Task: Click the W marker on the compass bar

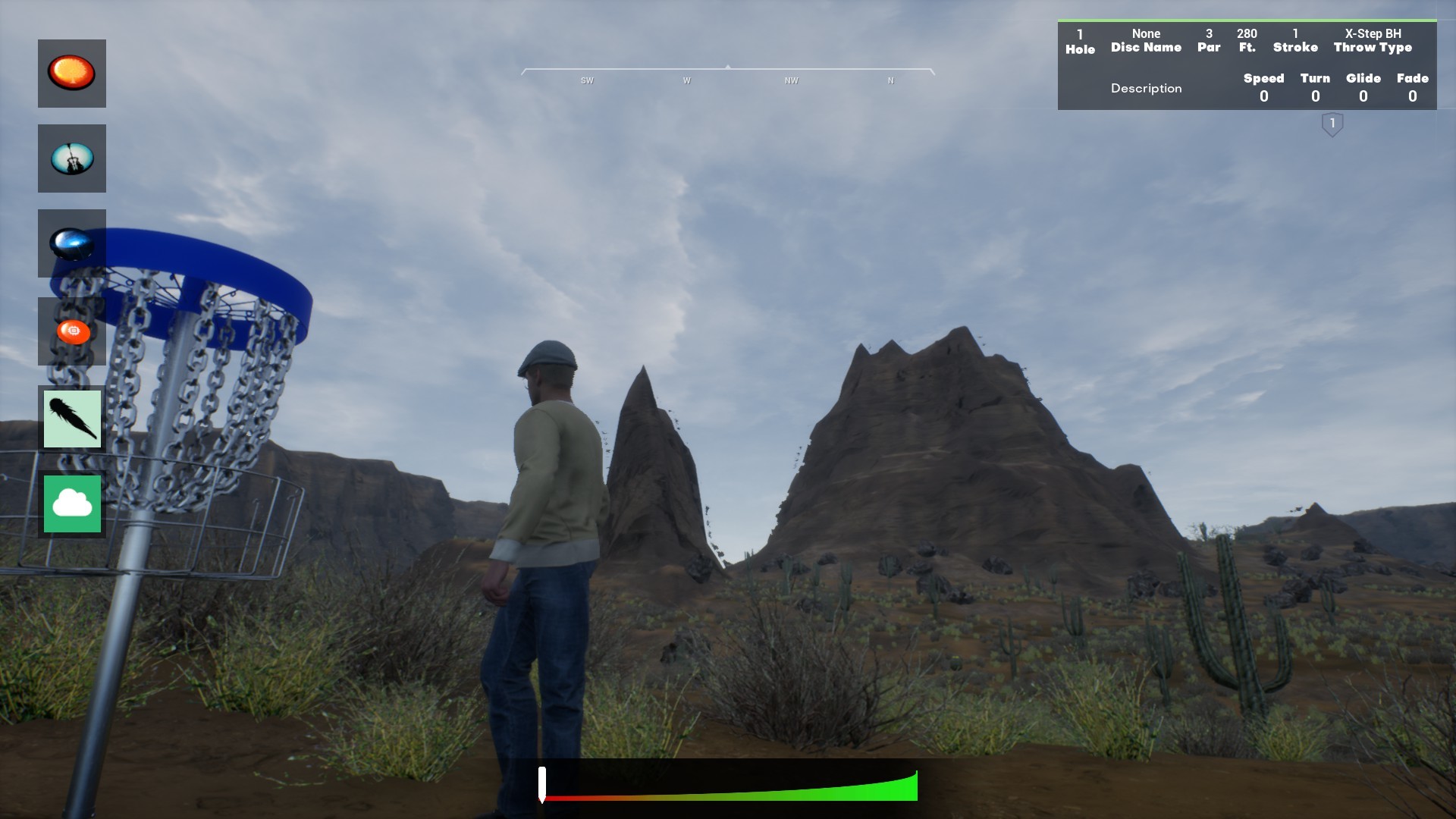Action: coord(687,80)
